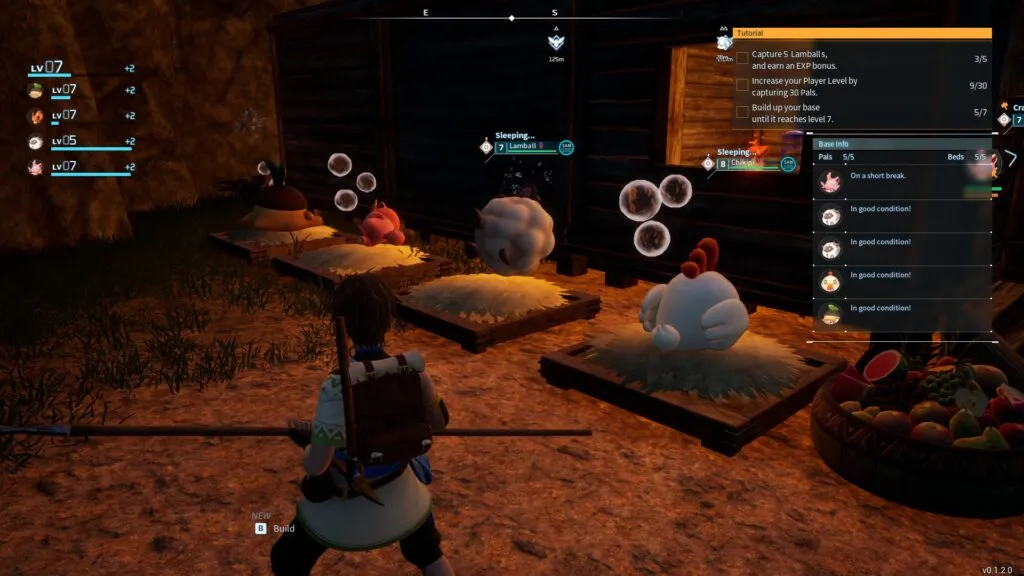Select the Foxparks icon in the party list
The image size is (1024, 576).
click(x=36, y=116)
